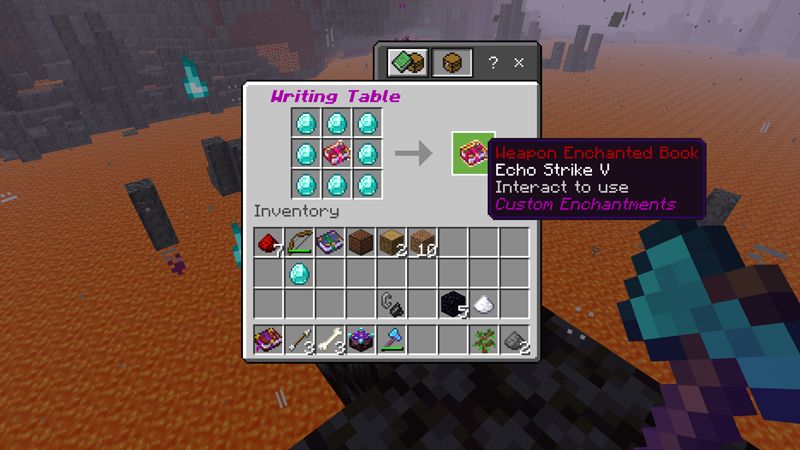Screen dimensions: 800x450
Task: Select the green book crafting tab
Action: [x=407, y=63]
